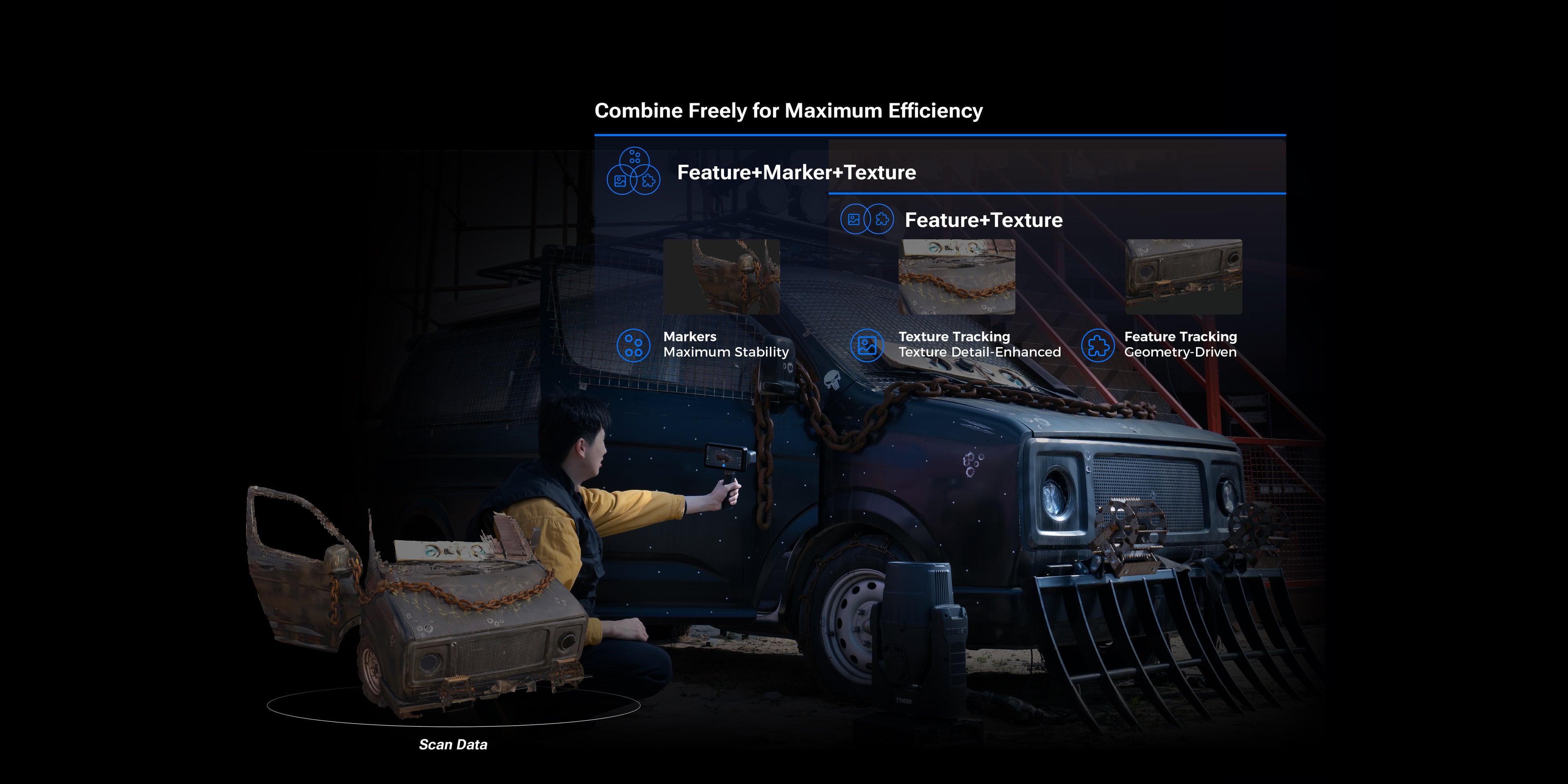Select the triple-circle combined mode icon
Screen dimensions: 1568x784
(634, 171)
